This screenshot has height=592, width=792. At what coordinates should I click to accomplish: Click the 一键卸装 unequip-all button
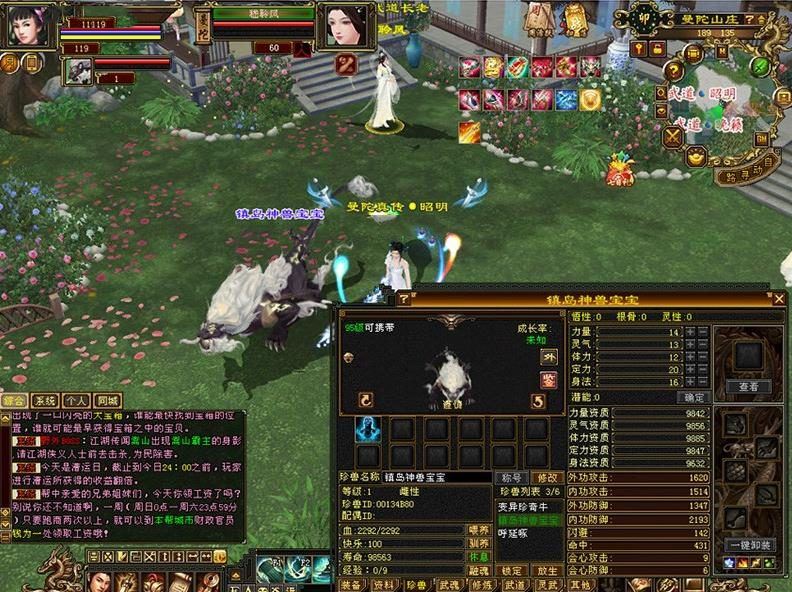(x=750, y=545)
